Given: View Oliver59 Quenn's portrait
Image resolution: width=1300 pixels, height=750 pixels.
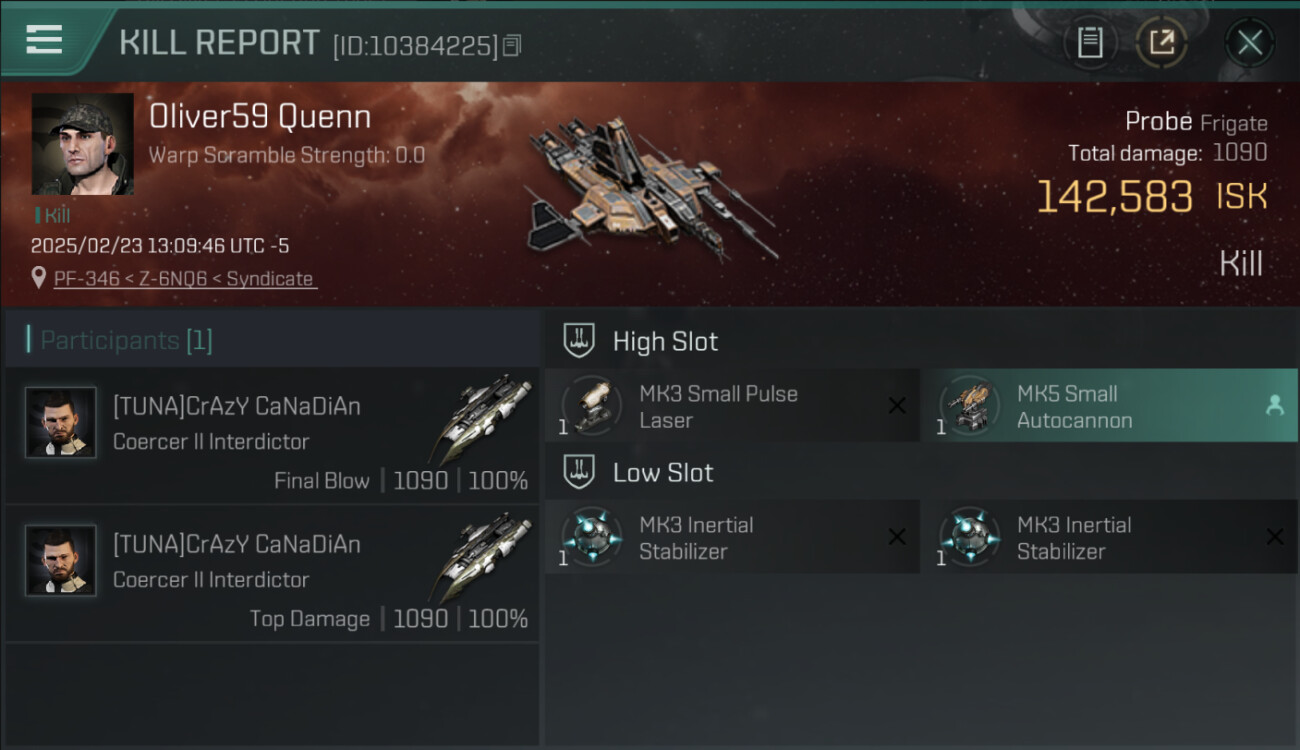Looking at the screenshot, I should tap(82, 144).
